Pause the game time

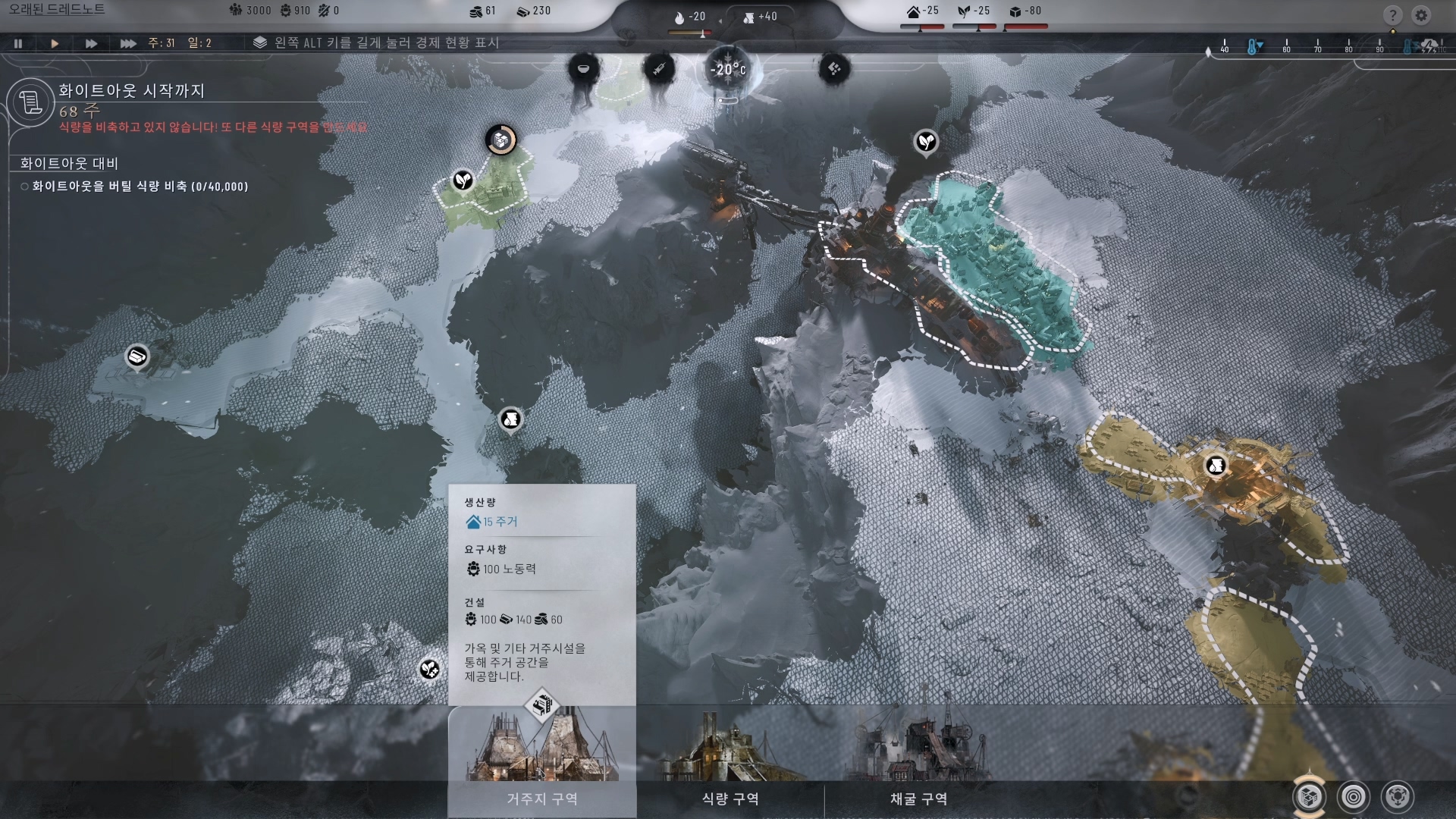pyautogui.click(x=18, y=44)
